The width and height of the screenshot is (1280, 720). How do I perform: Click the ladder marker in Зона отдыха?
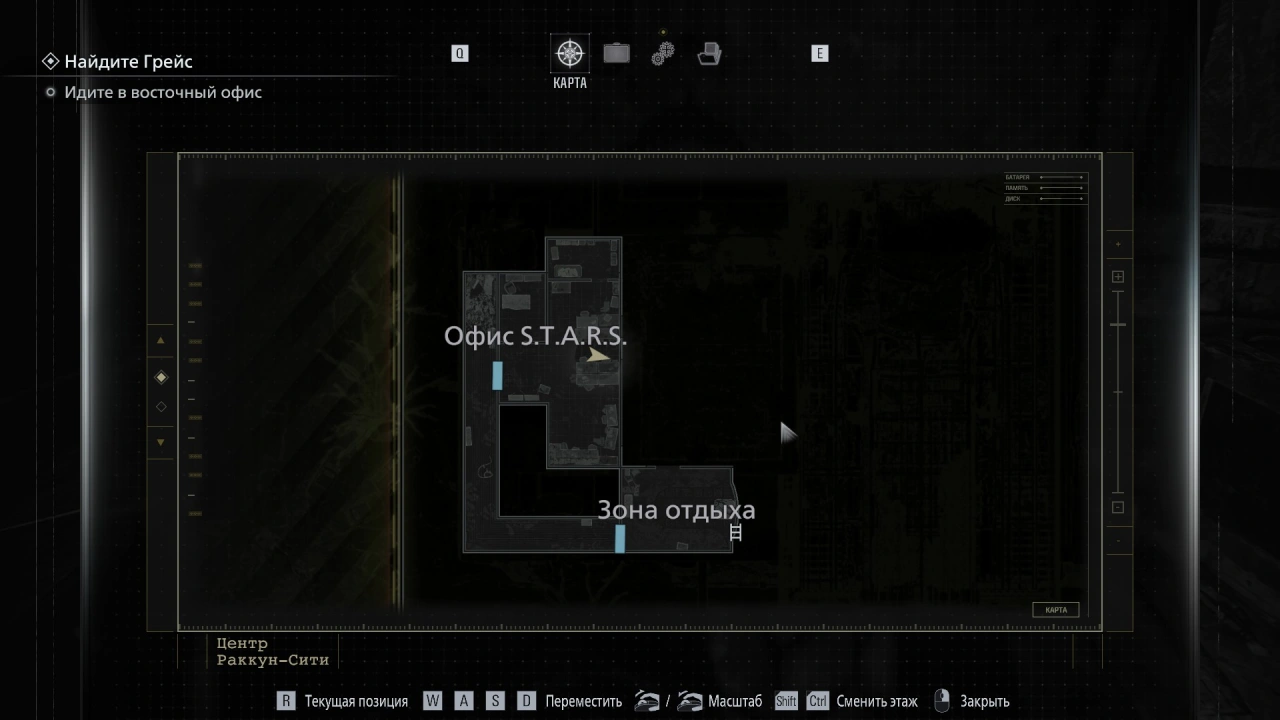(x=737, y=533)
